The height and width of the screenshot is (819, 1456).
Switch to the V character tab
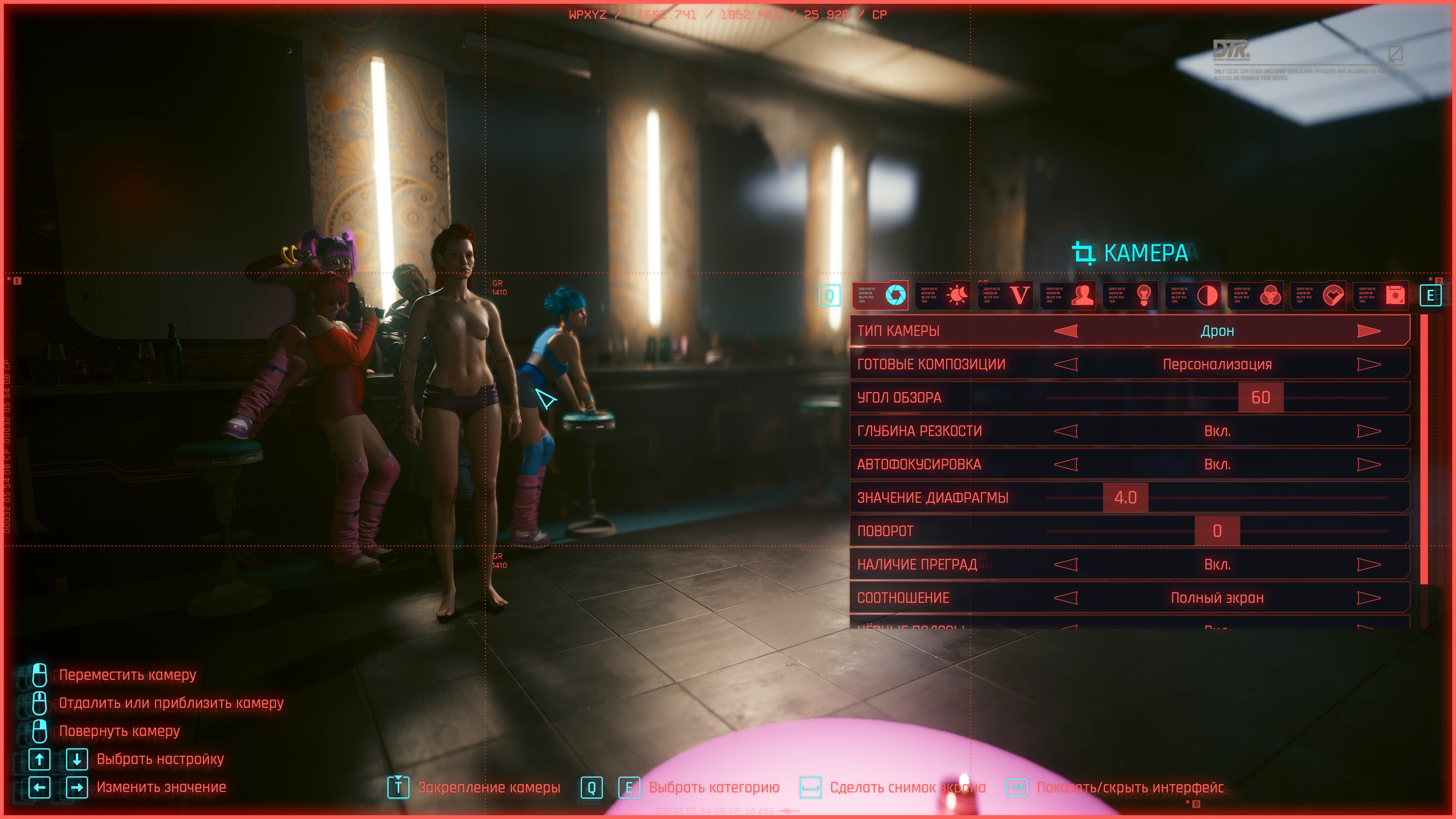(1020, 295)
